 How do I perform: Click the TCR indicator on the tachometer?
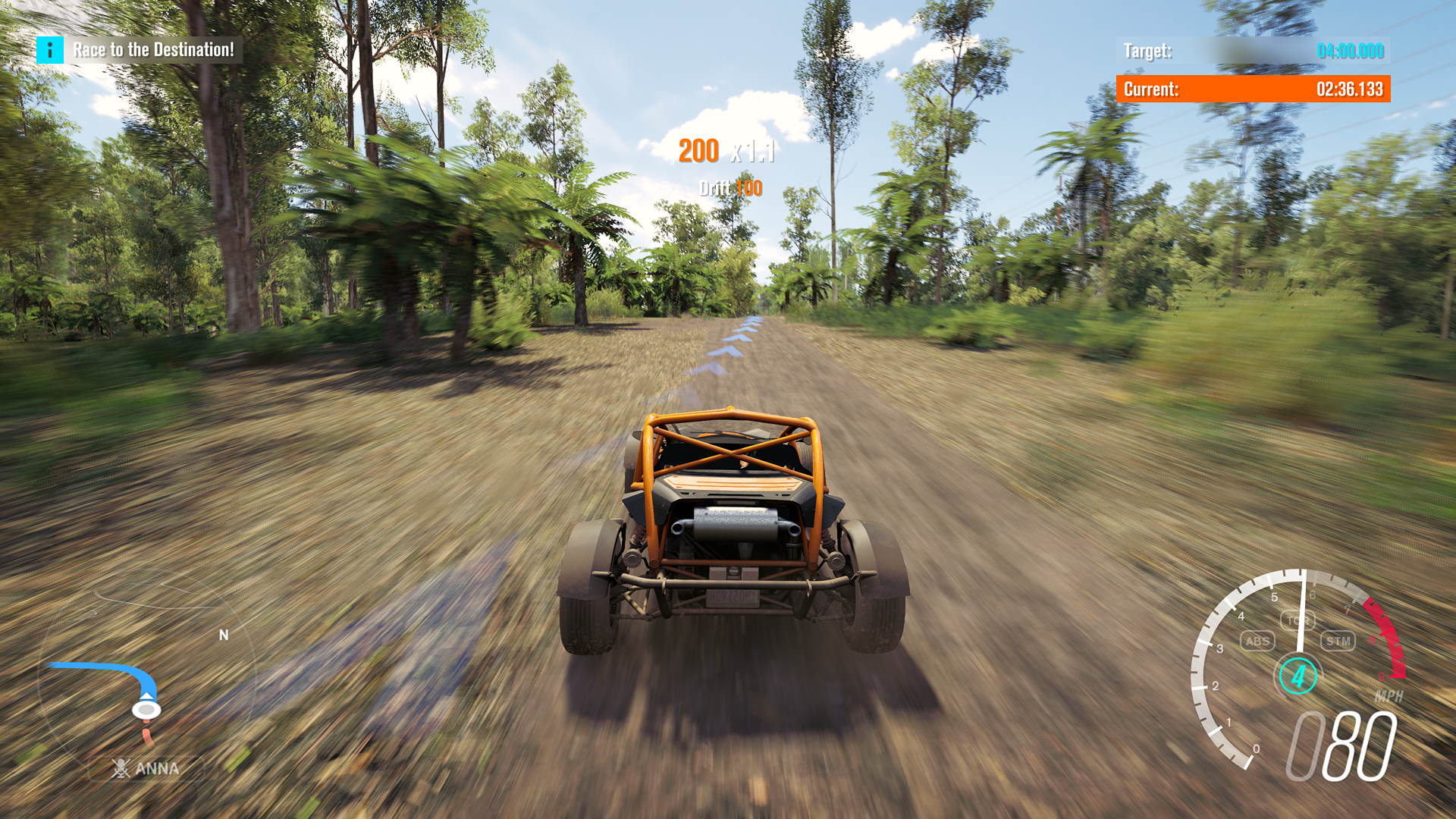pos(1300,620)
